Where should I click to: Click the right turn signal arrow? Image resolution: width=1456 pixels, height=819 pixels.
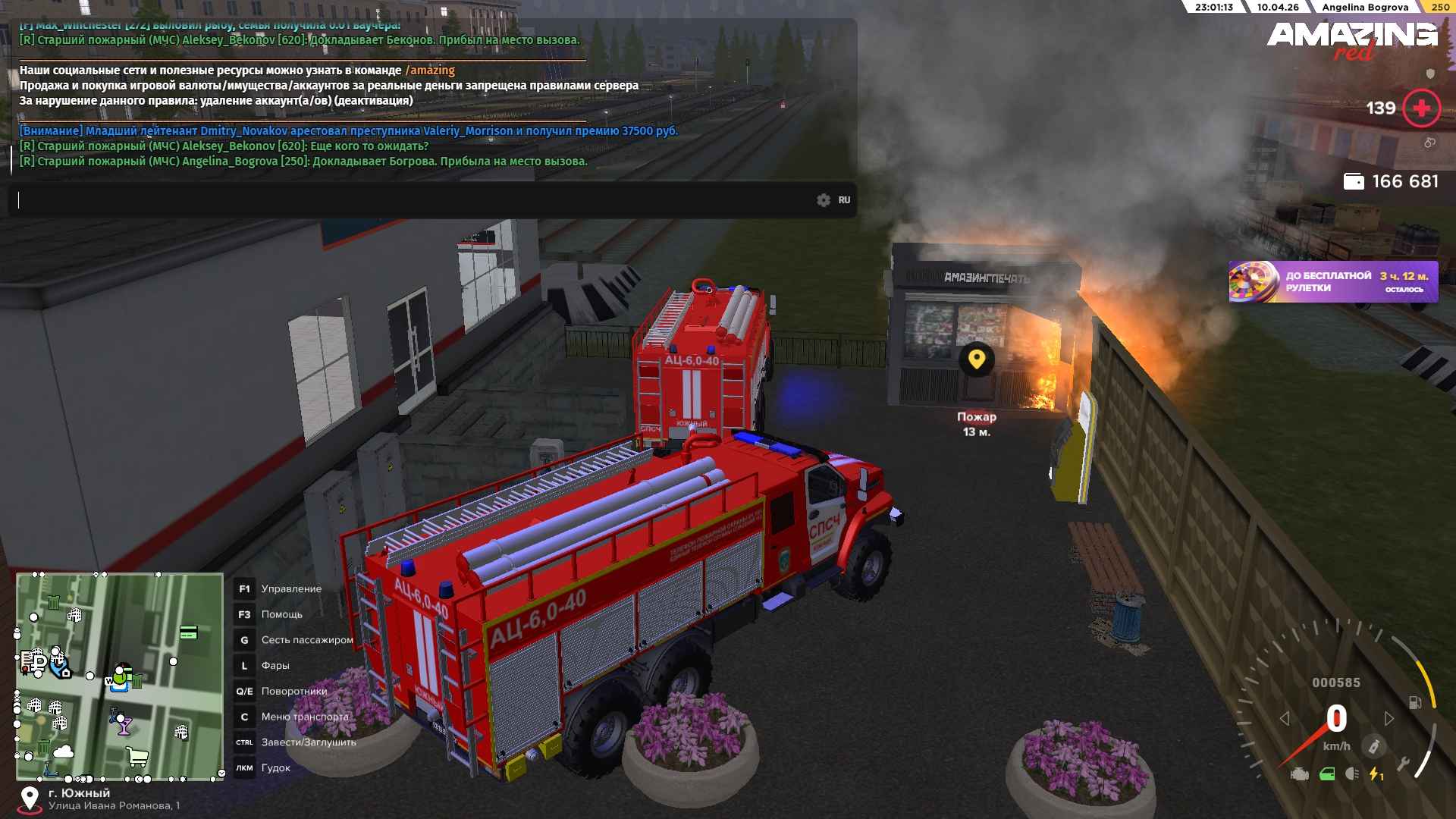pos(1389,718)
